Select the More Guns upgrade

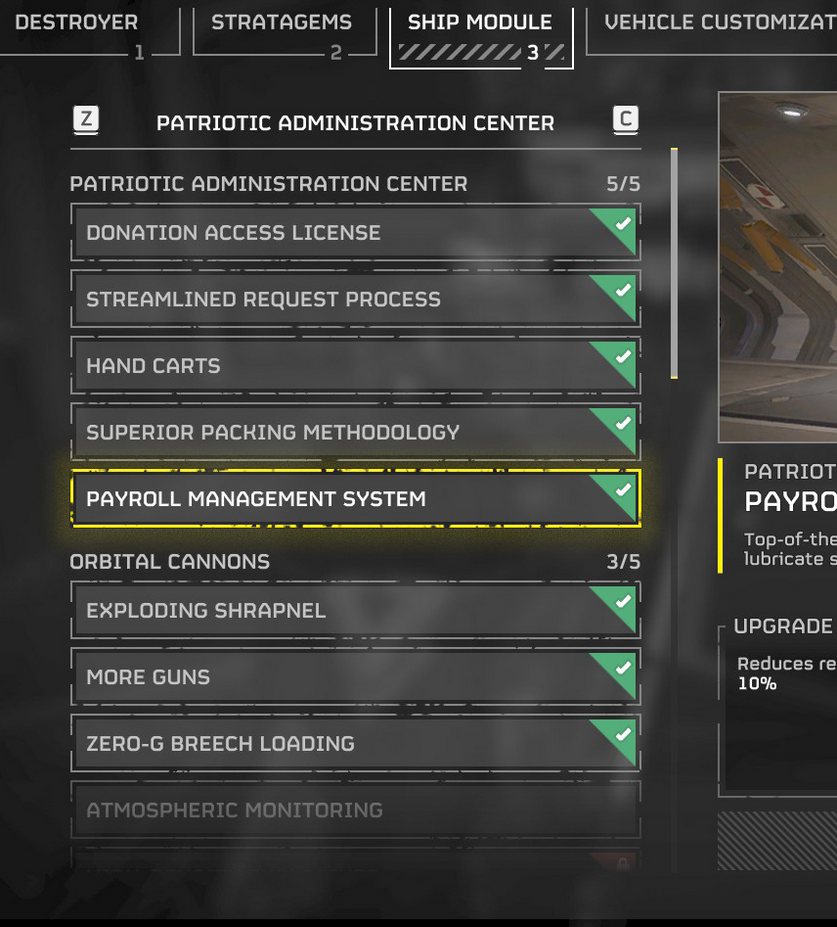[355, 677]
